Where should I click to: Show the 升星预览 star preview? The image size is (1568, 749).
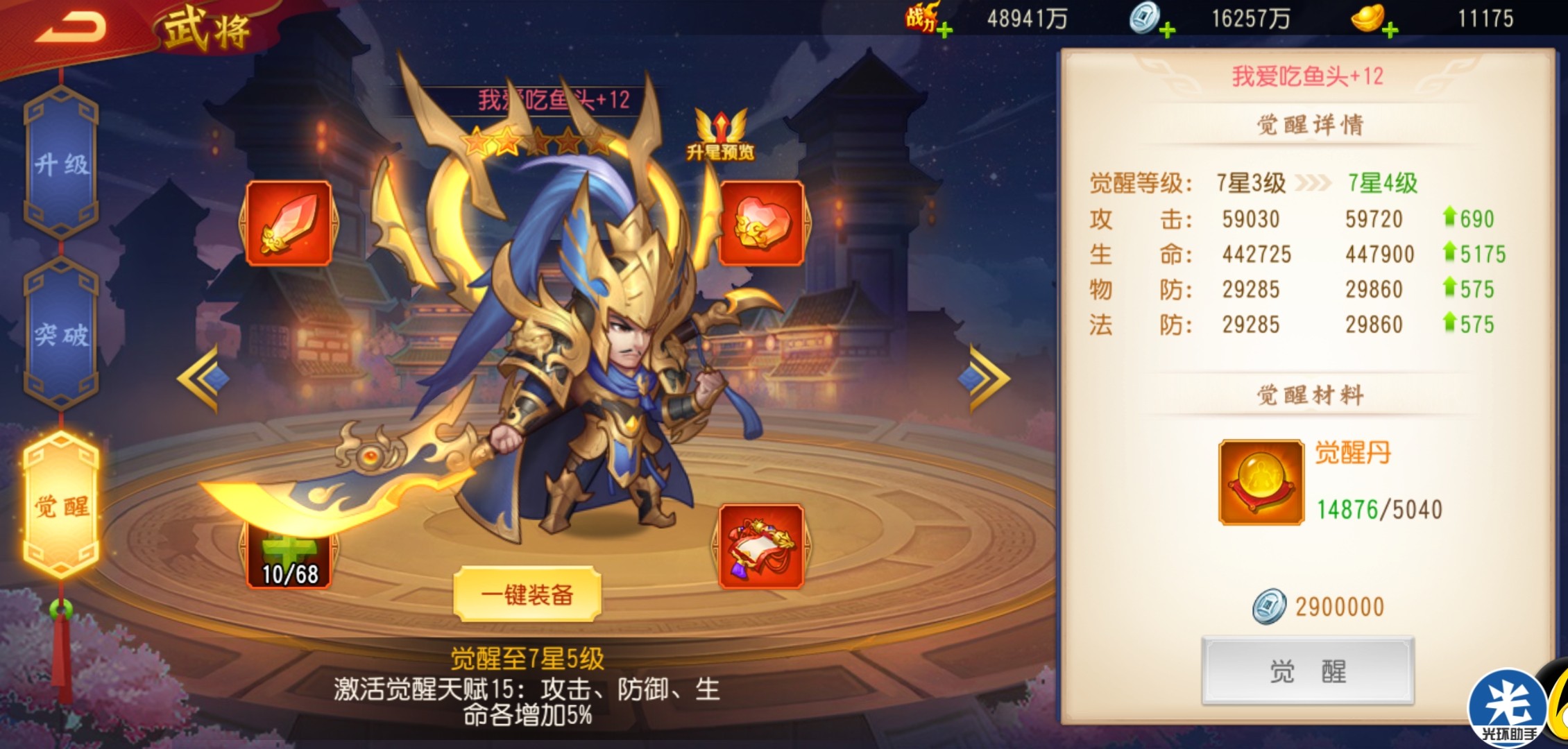click(721, 136)
